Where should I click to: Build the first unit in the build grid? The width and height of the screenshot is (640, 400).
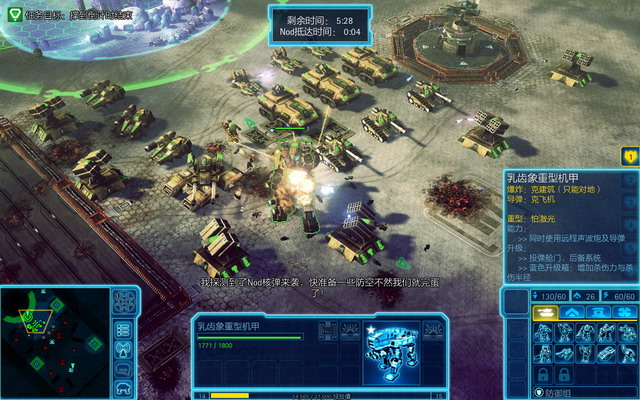coord(543,334)
